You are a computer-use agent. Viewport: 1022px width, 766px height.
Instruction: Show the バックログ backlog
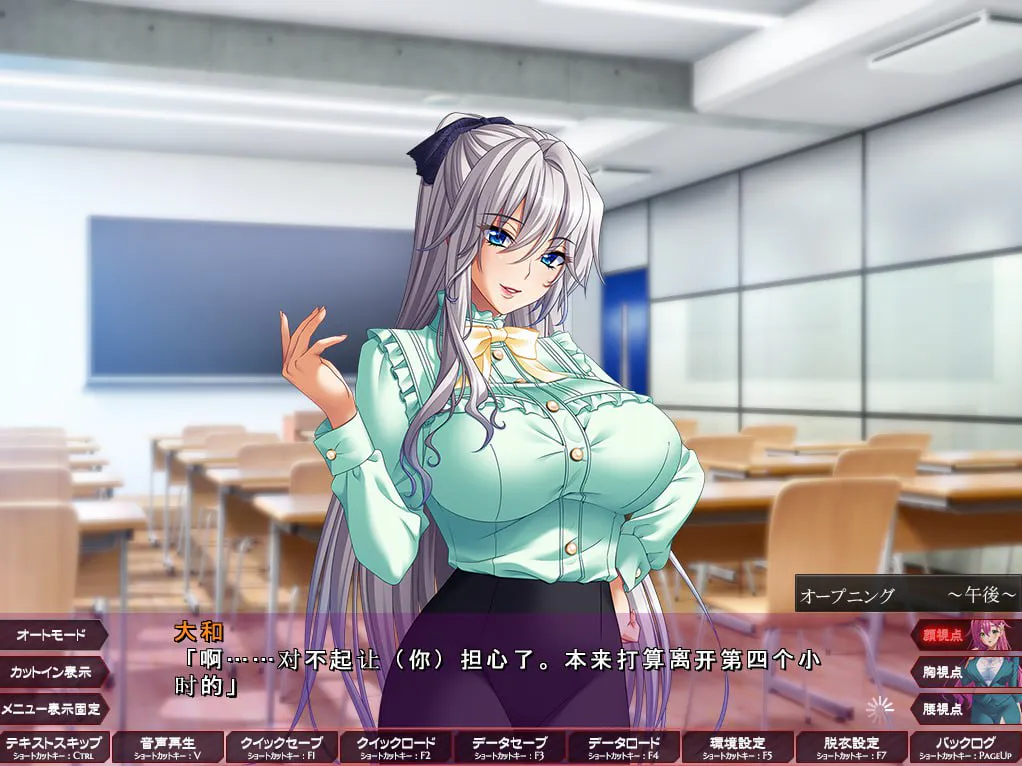click(x=966, y=747)
